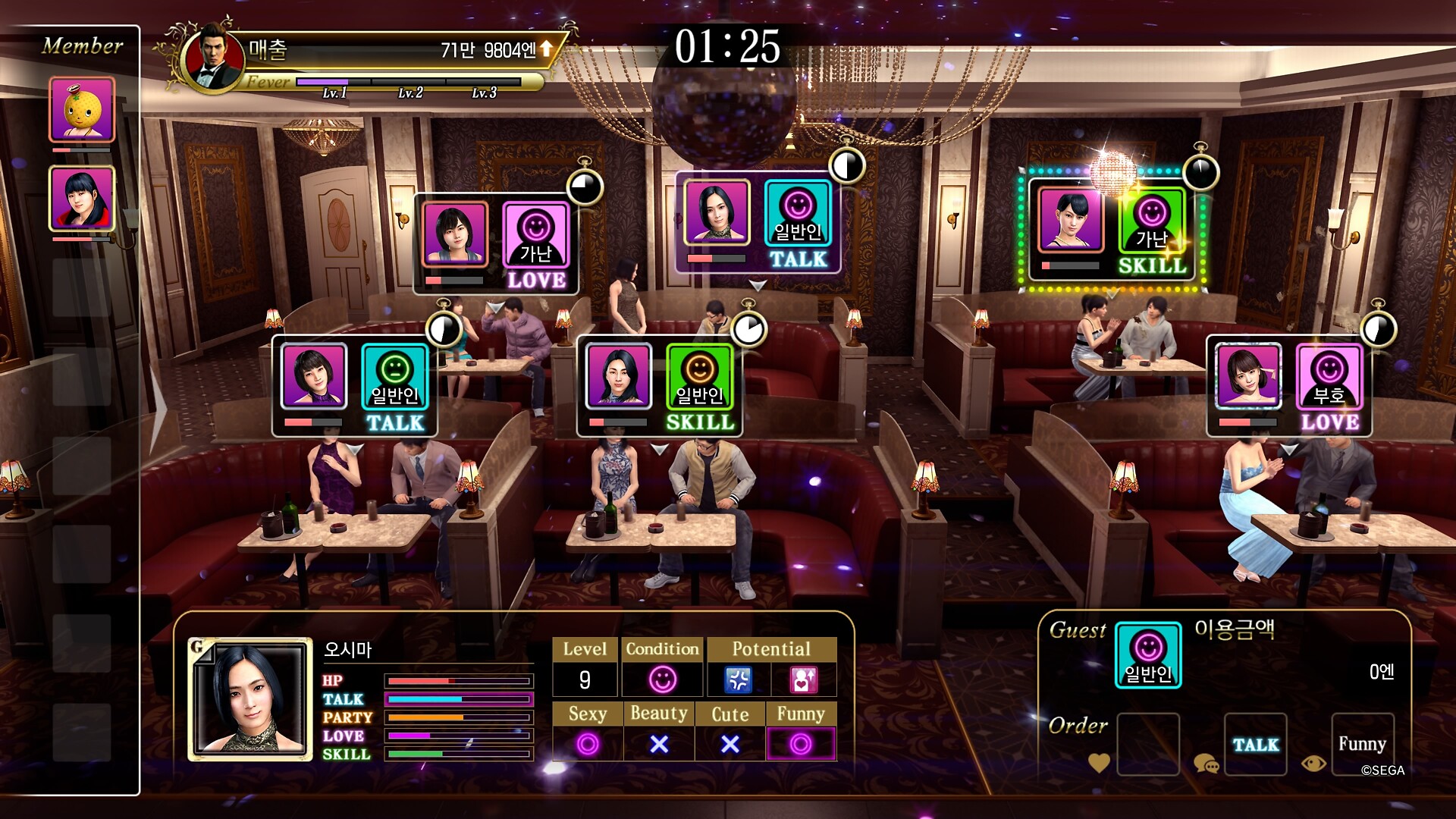
Task: Choose the black-haired hostess in Member list
Action: [82, 199]
